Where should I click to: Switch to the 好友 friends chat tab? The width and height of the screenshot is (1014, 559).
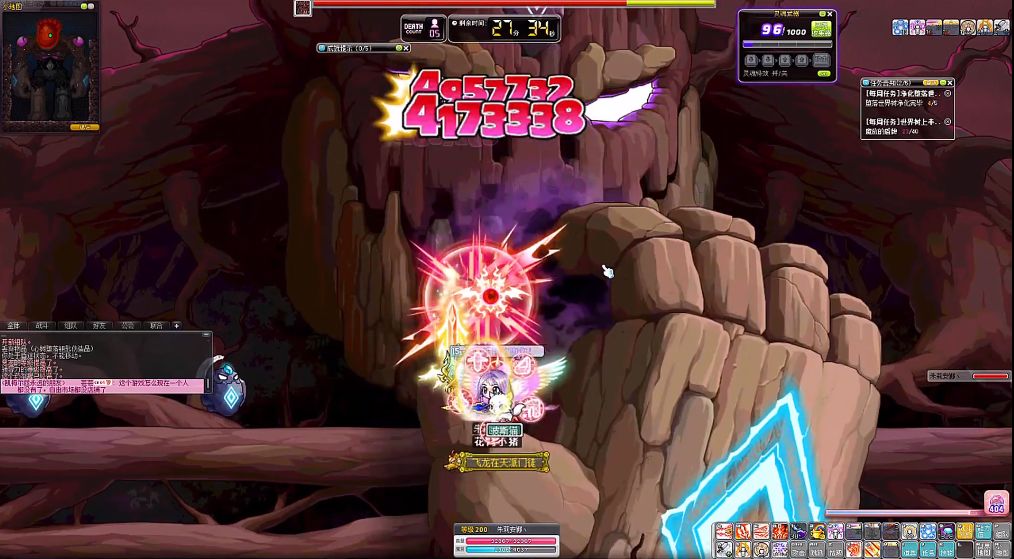(x=99, y=325)
